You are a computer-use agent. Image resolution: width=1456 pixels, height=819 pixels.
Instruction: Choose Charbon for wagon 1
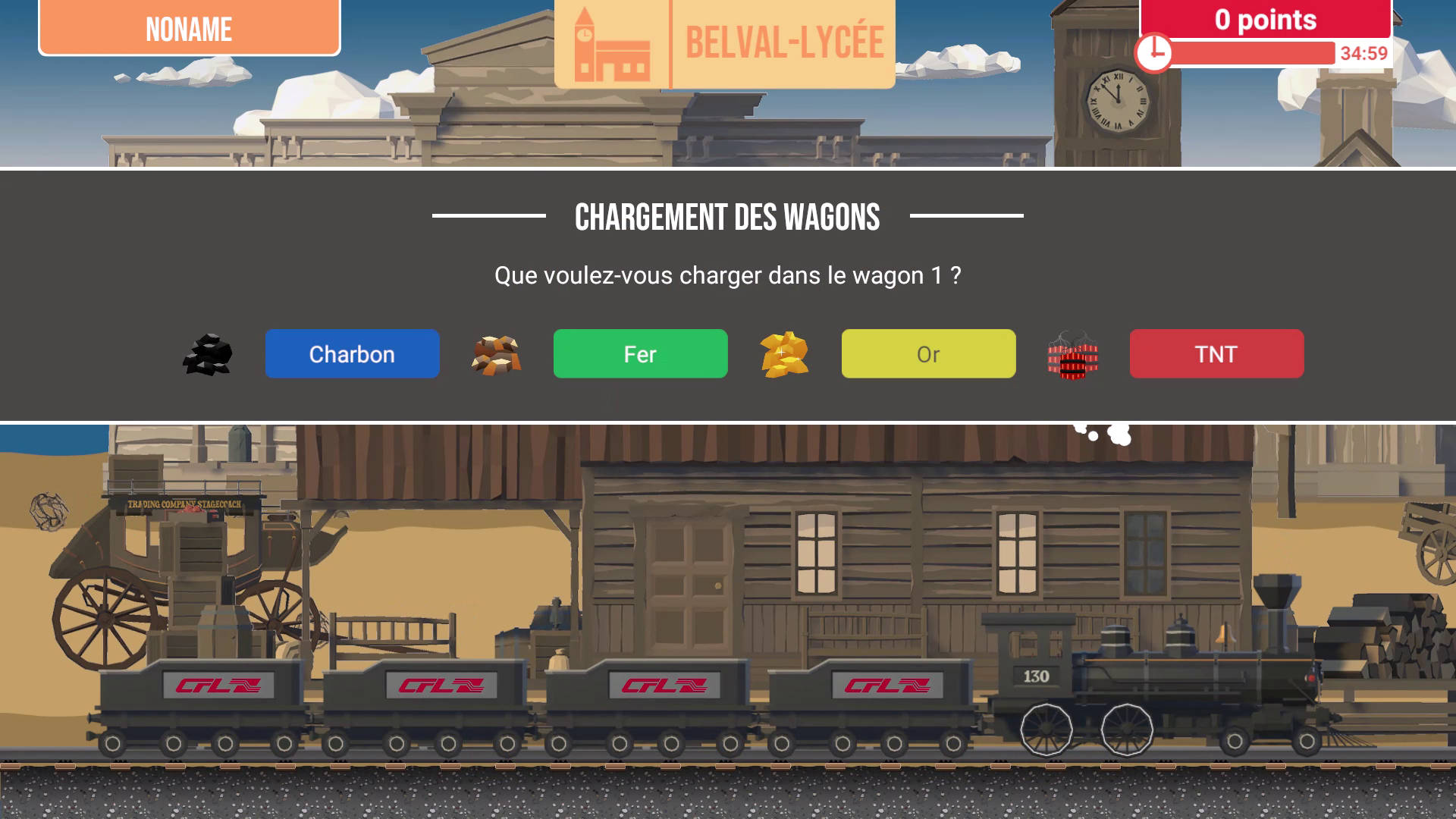[352, 353]
